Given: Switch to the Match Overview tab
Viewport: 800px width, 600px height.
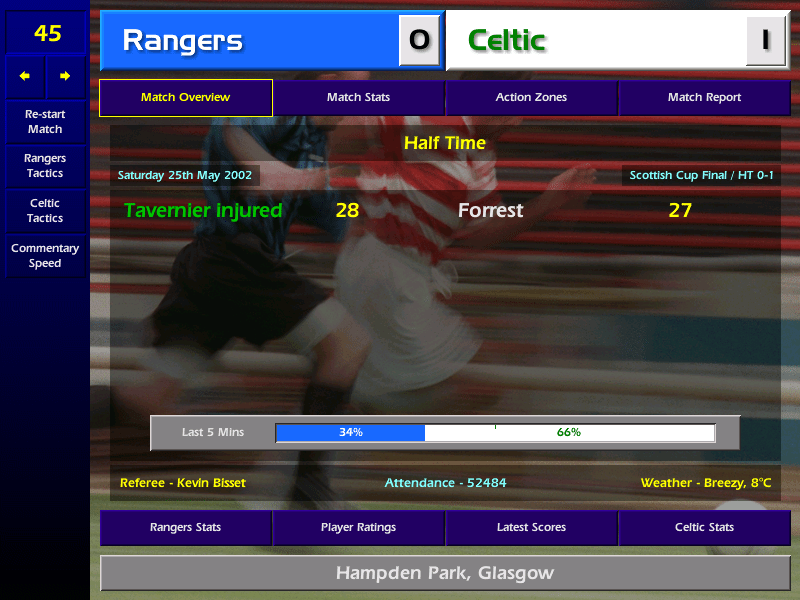Looking at the screenshot, I should (185, 98).
